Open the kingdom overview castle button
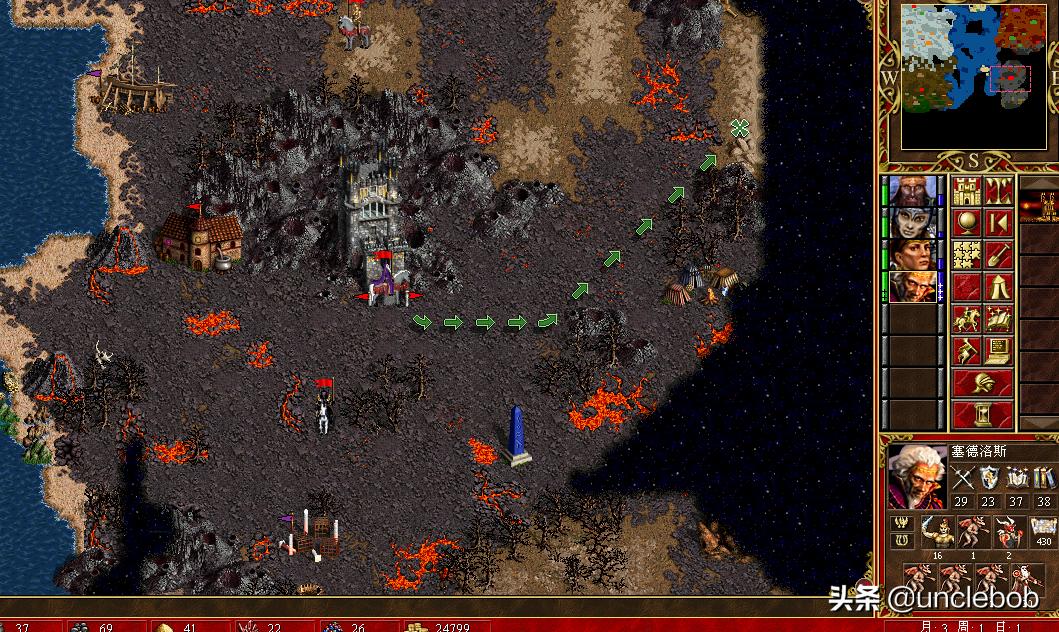The image size is (1059, 632). (x=966, y=191)
